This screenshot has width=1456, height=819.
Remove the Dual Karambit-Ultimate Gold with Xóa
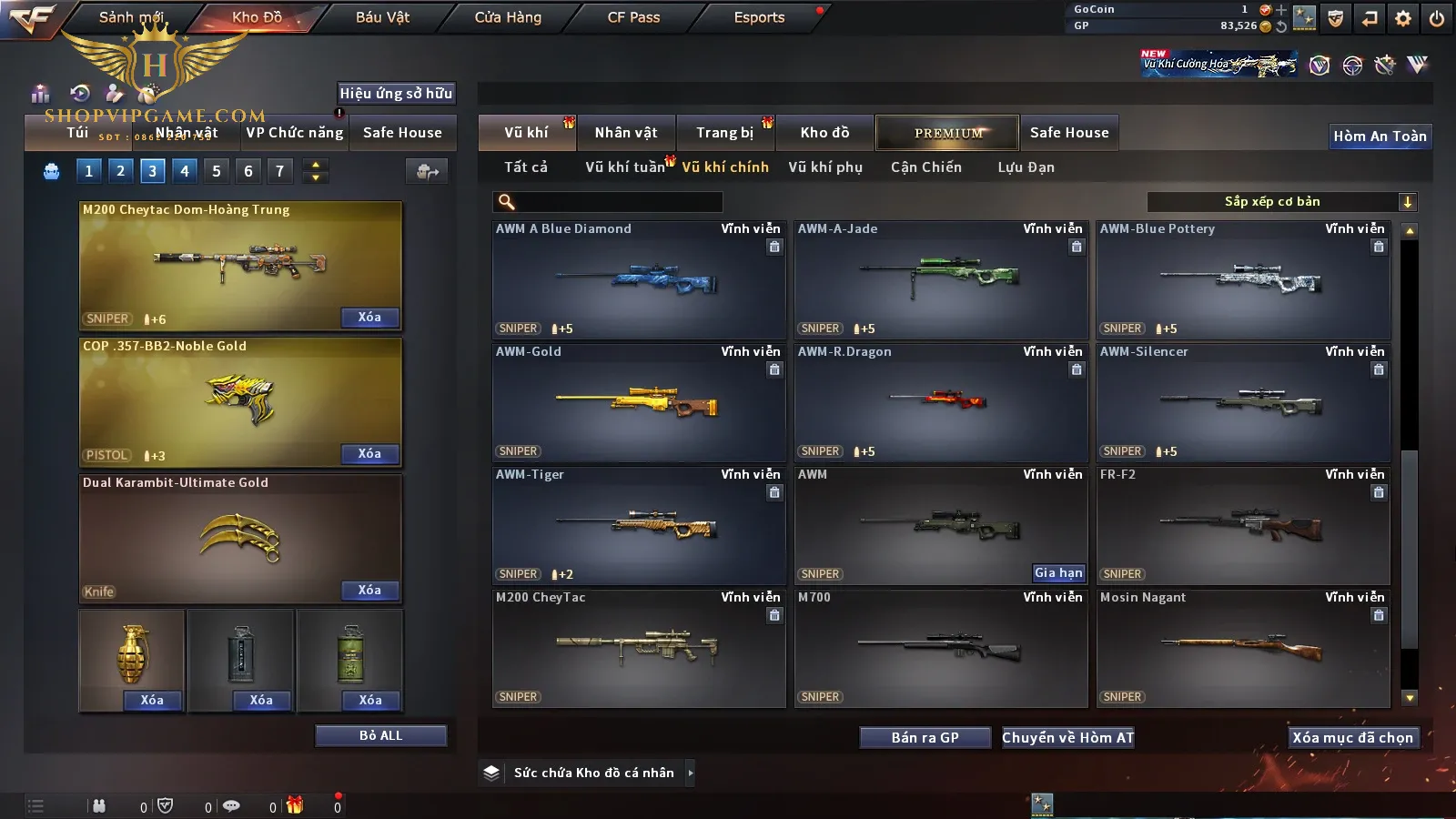pos(369,591)
